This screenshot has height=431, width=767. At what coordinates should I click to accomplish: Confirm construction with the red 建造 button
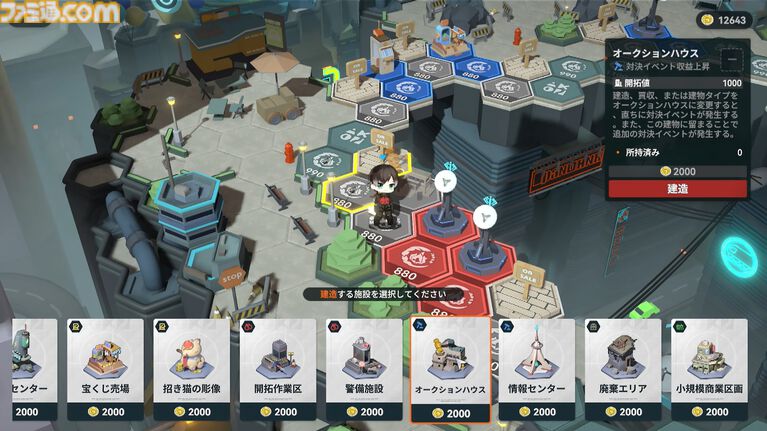coord(677,188)
